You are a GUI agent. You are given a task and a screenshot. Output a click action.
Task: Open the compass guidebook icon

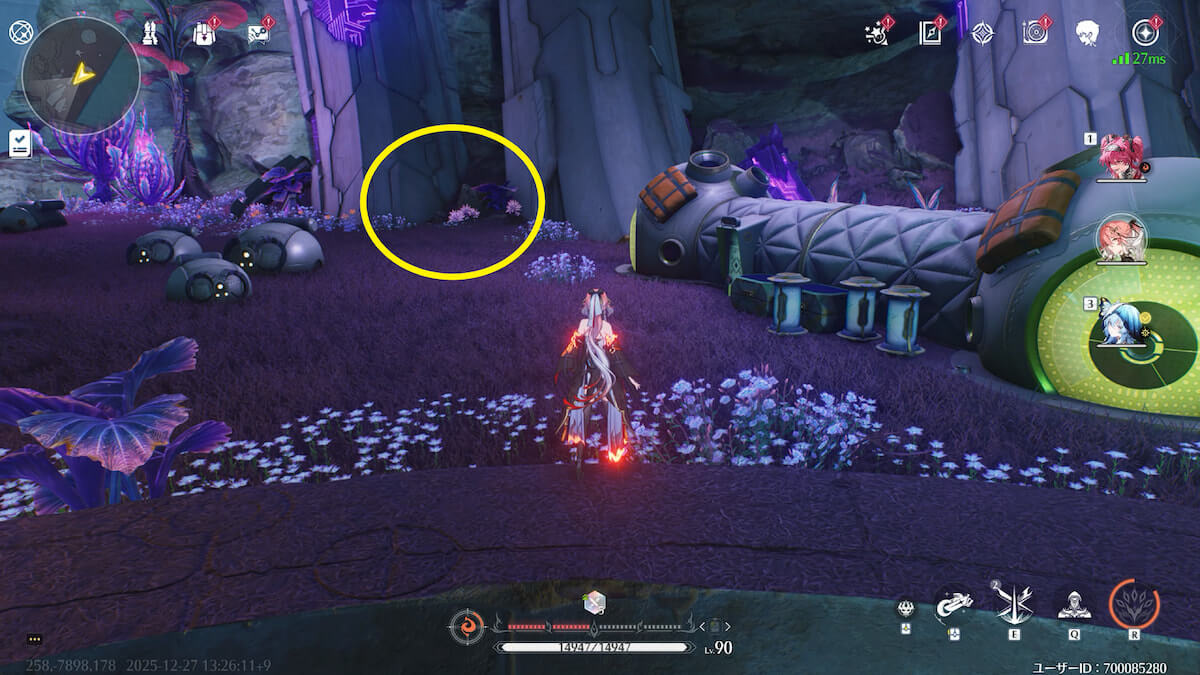[931, 33]
